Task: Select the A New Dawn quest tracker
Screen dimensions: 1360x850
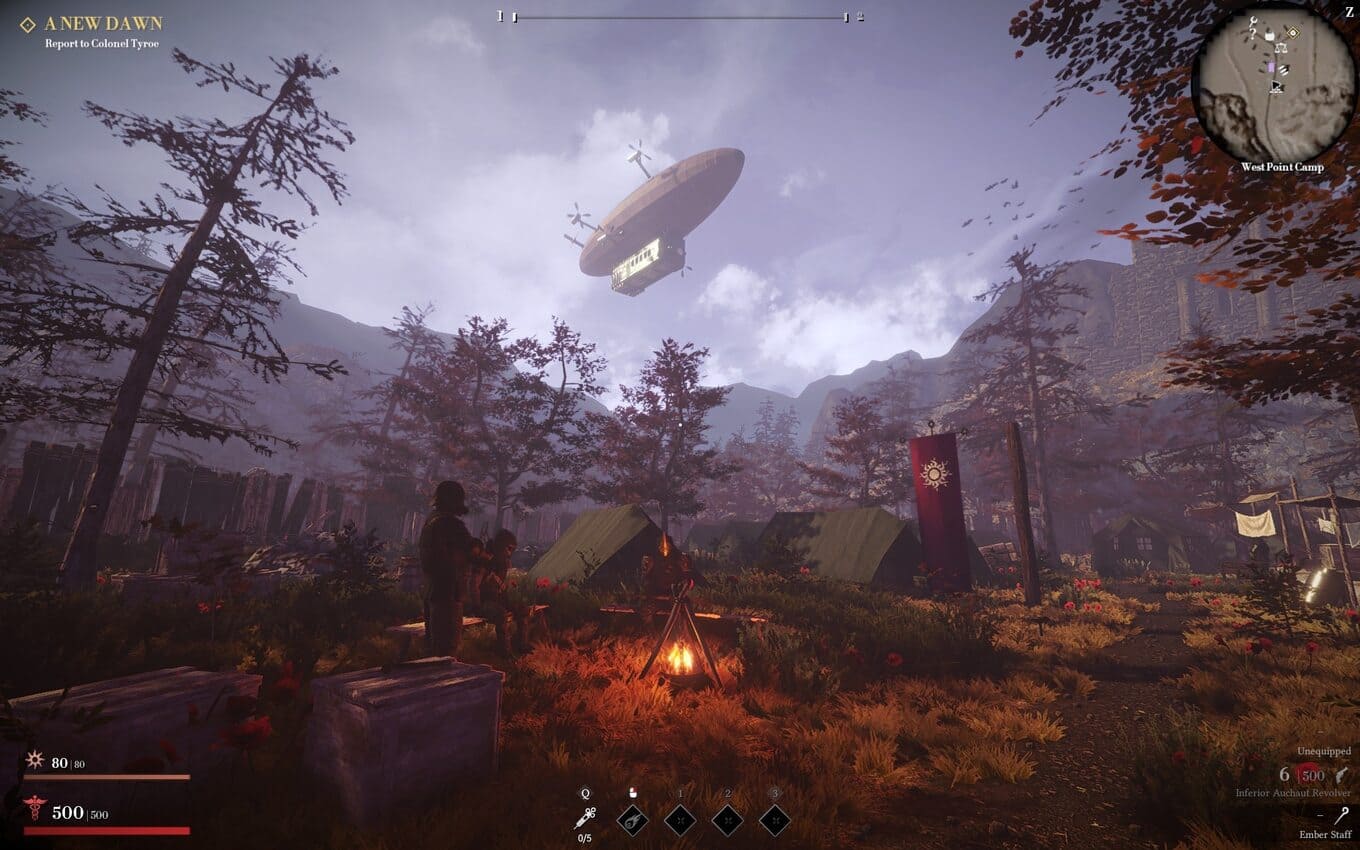Action: [103, 23]
